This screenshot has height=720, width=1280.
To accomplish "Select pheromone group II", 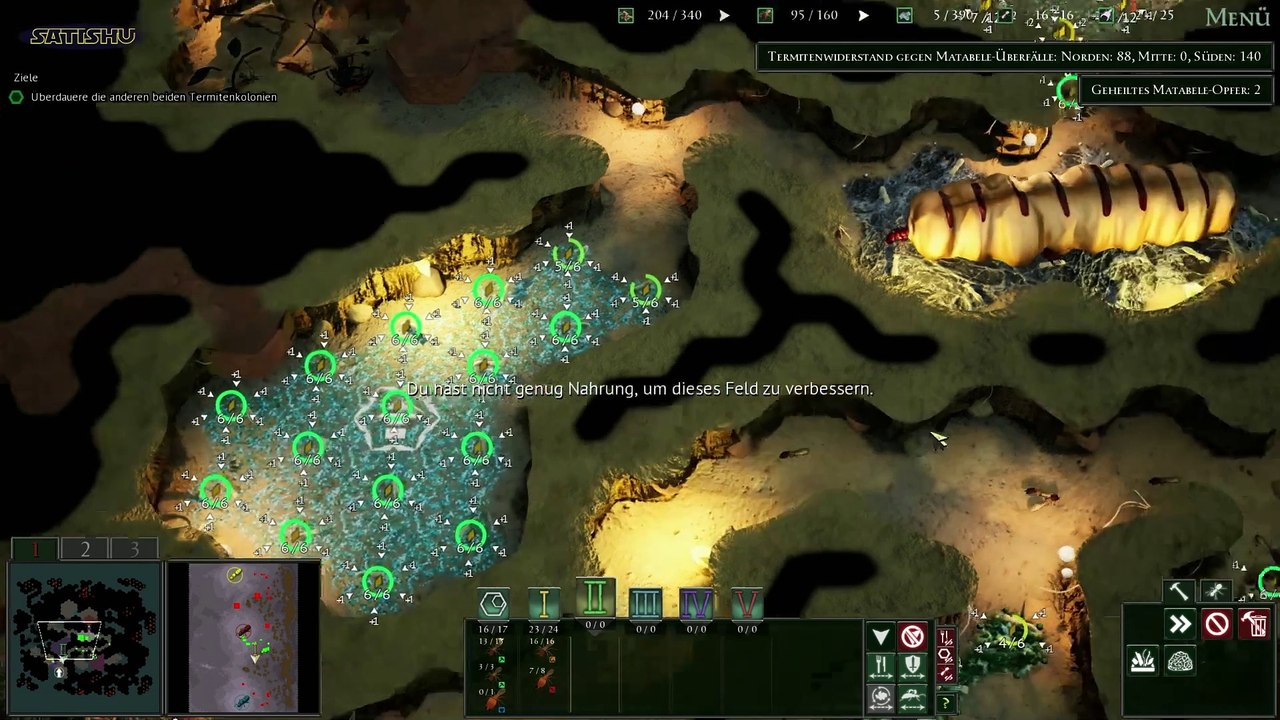I will pos(595,599).
